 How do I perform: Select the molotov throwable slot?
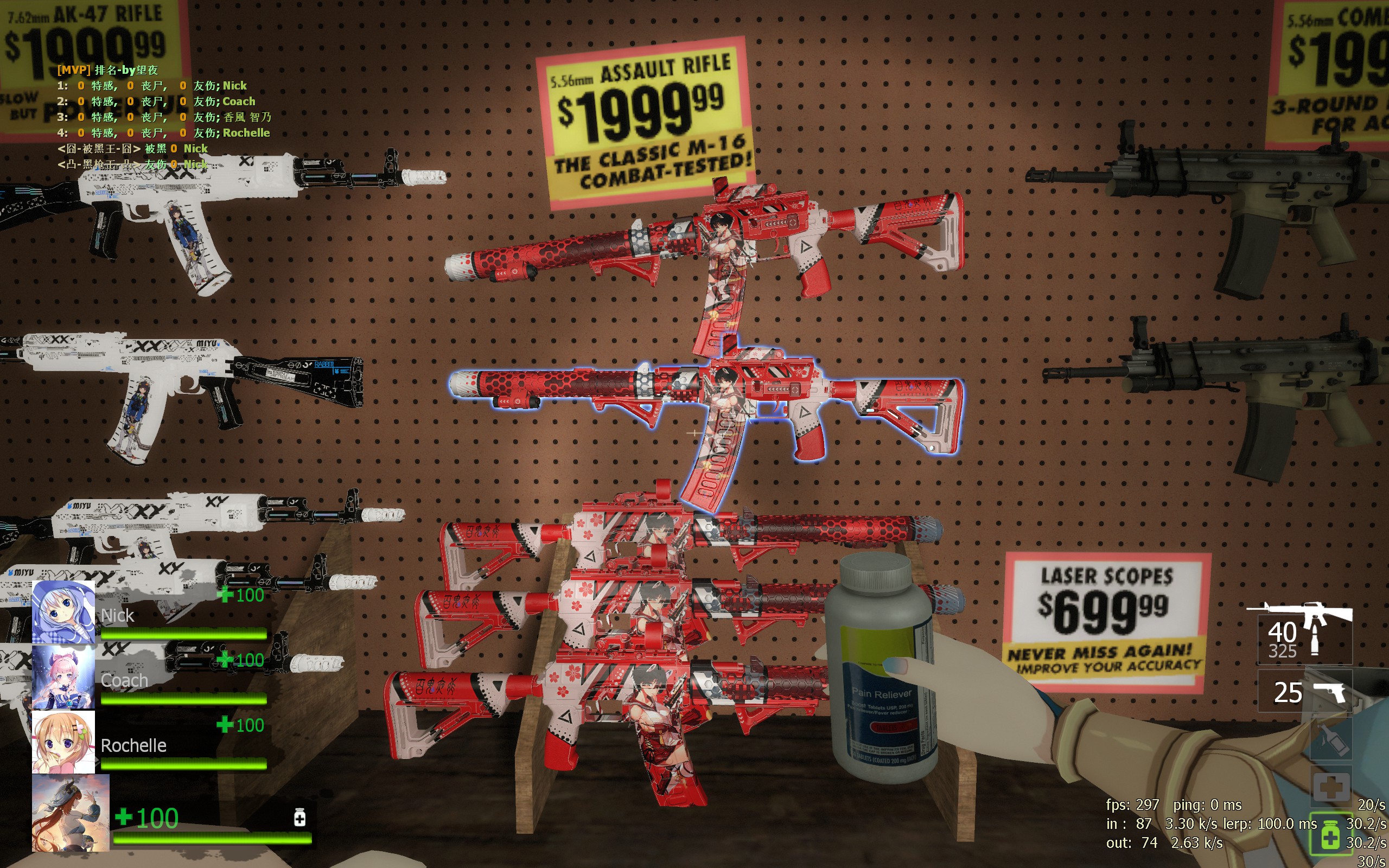1330,741
